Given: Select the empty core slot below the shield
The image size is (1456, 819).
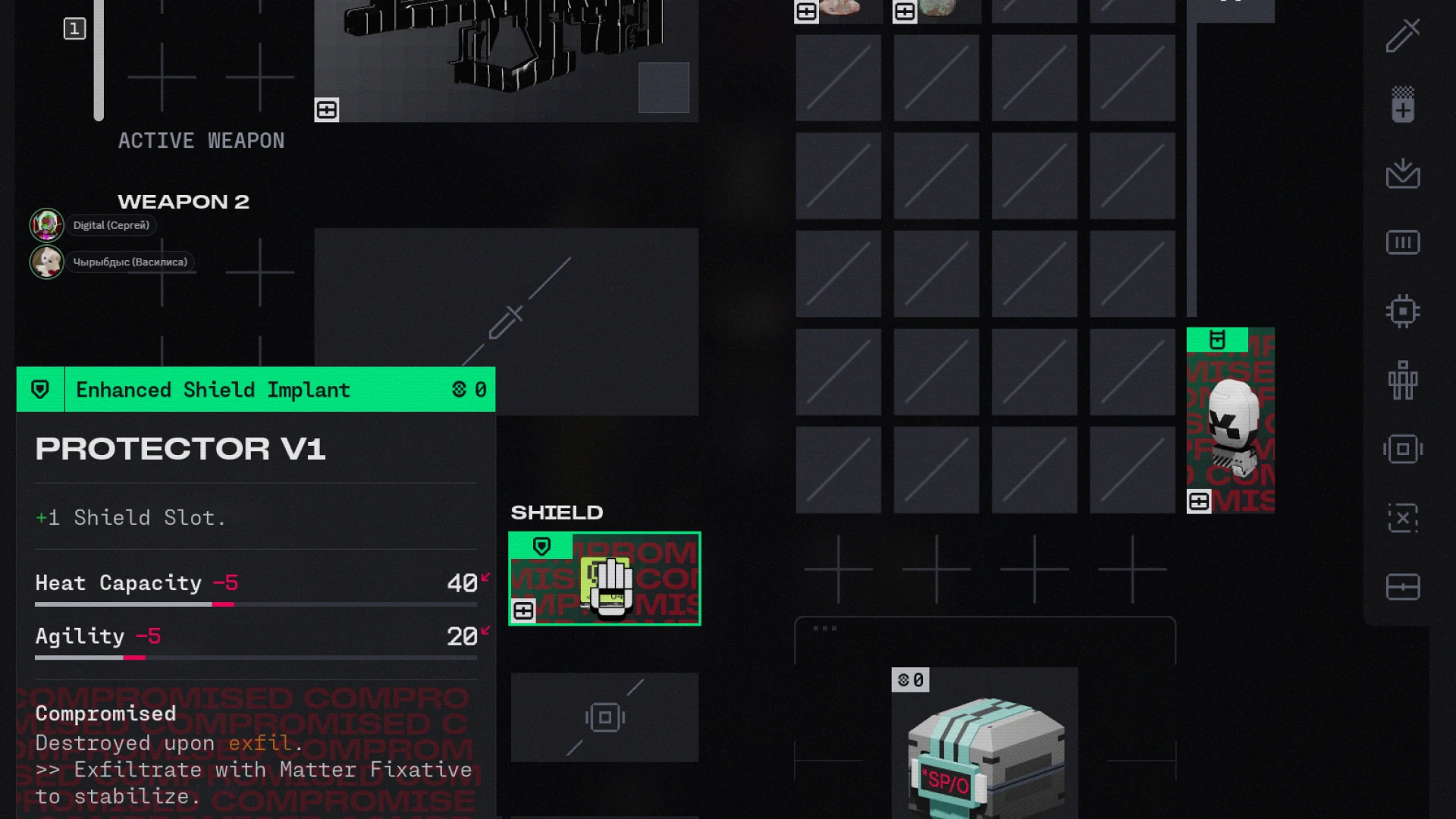Looking at the screenshot, I should [604, 717].
